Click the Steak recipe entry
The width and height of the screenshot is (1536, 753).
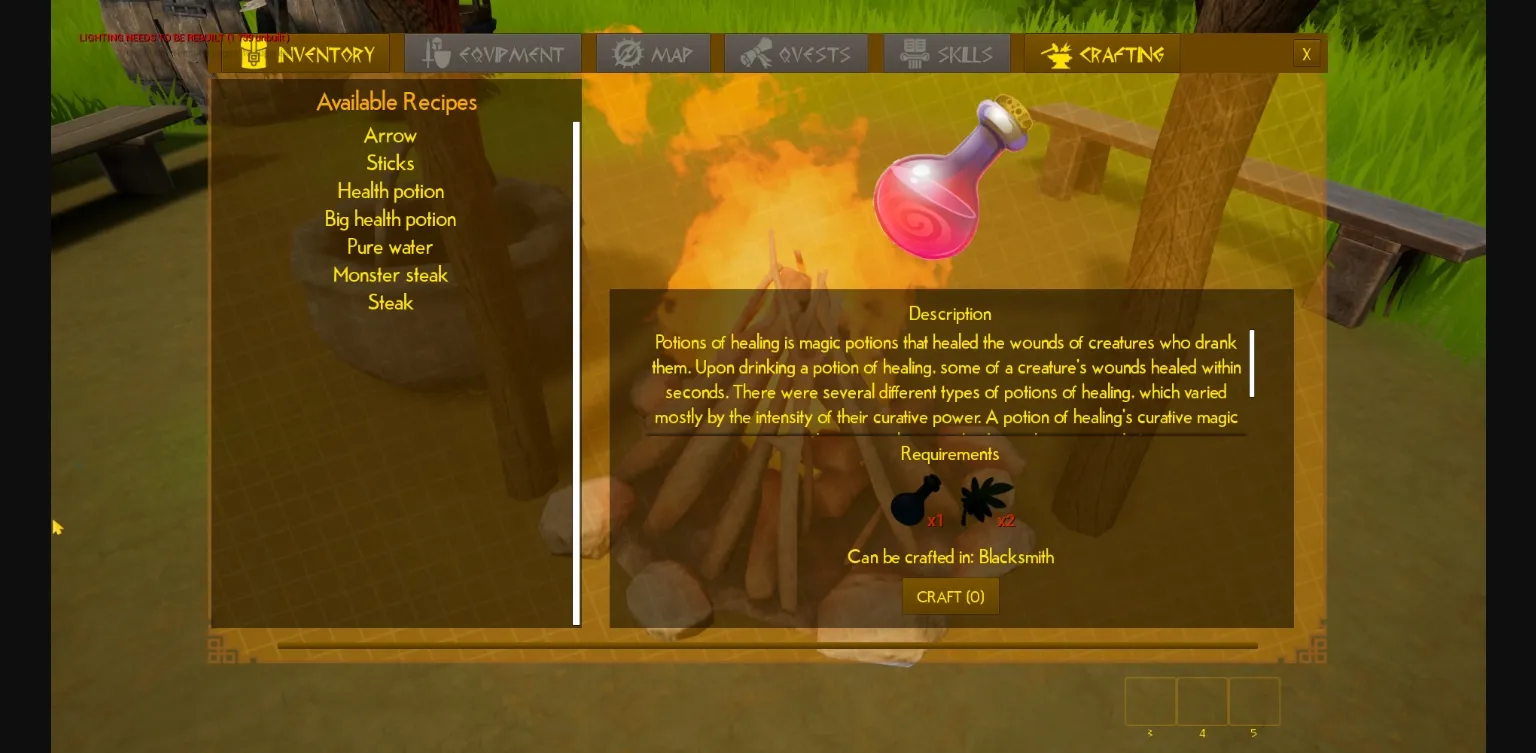pyautogui.click(x=390, y=303)
